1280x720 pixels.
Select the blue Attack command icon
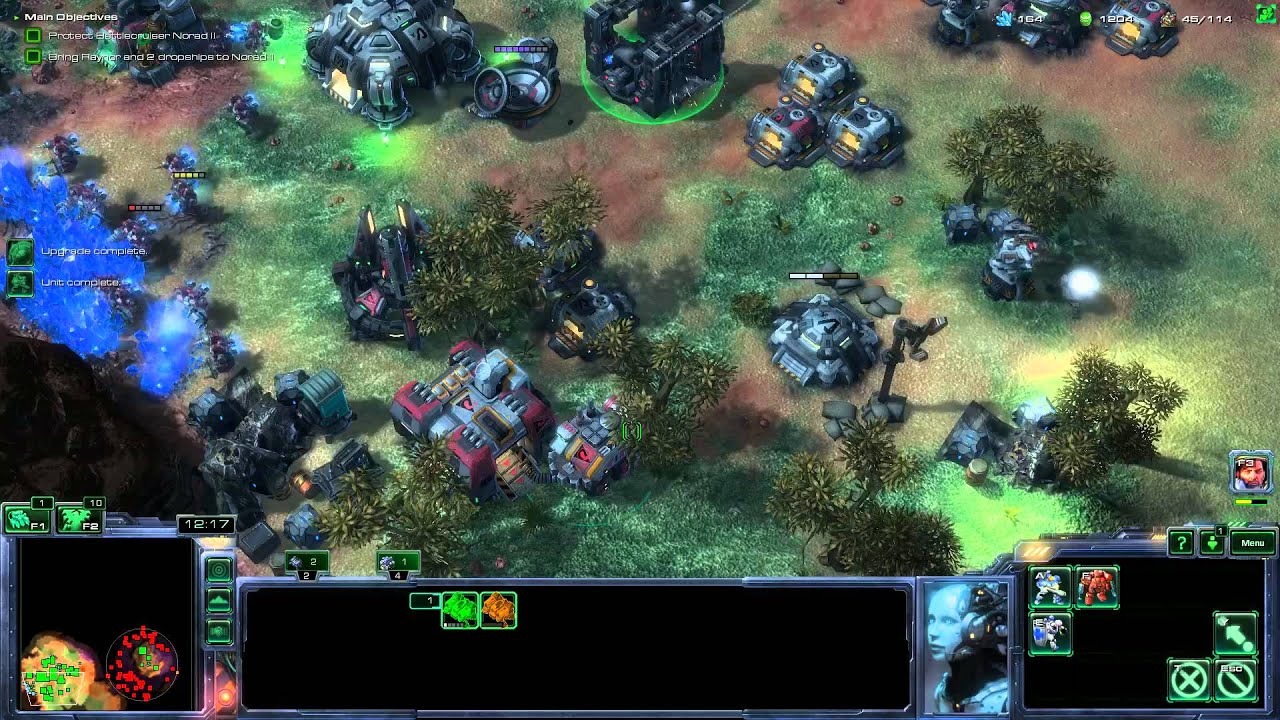click(x=1050, y=588)
